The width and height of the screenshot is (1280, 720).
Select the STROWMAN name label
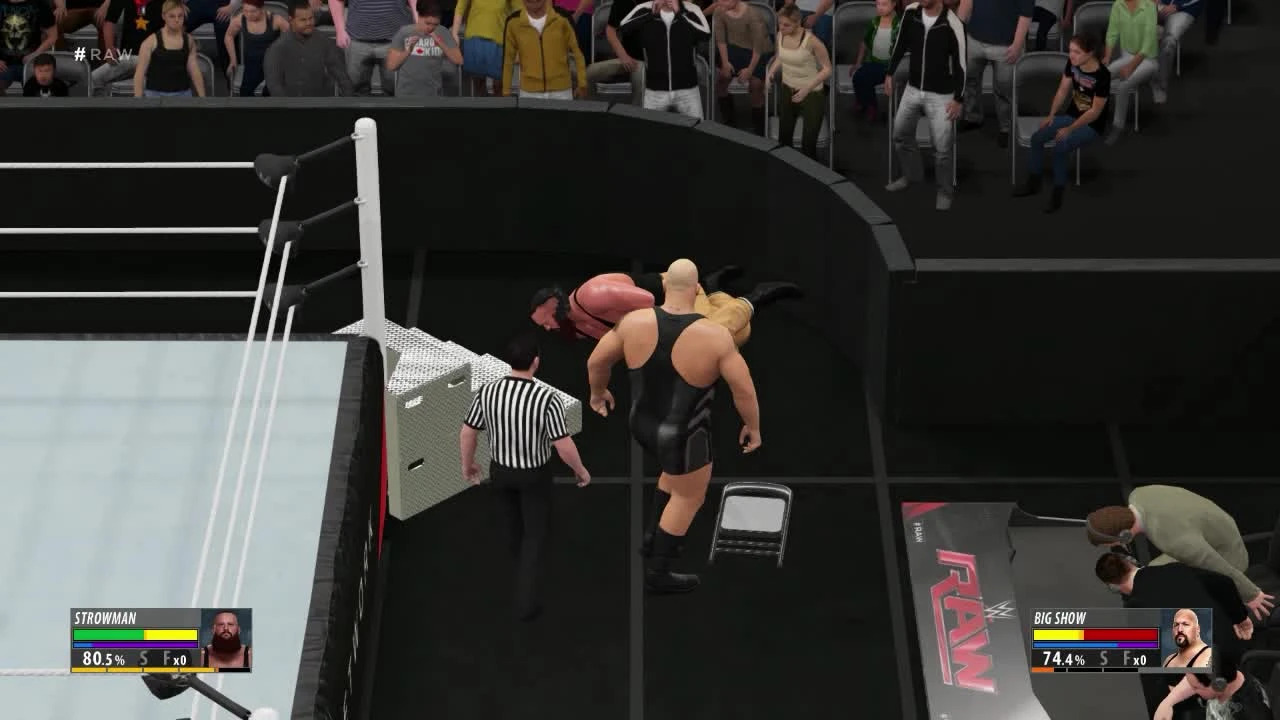(x=105, y=617)
